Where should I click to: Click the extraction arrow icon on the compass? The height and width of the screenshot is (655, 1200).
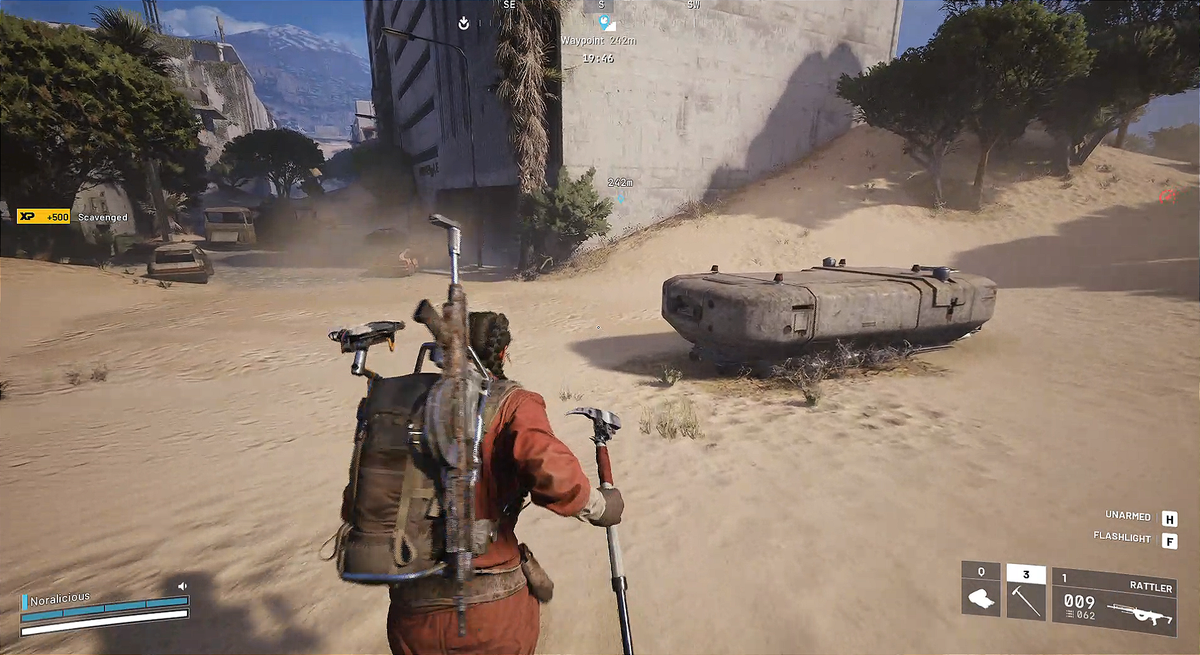pyautogui.click(x=464, y=22)
